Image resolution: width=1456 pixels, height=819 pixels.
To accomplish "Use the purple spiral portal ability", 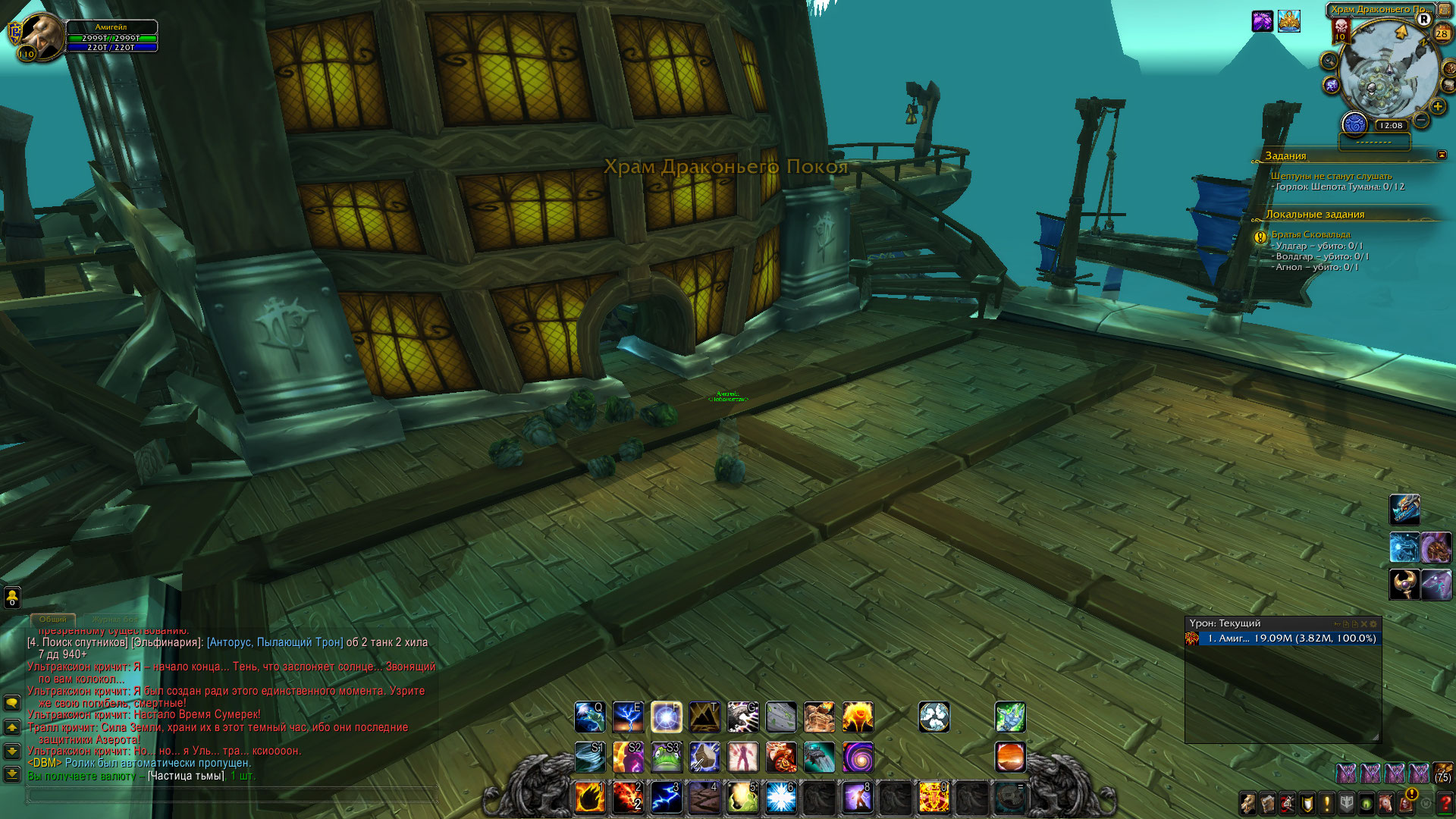I will [x=858, y=757].
